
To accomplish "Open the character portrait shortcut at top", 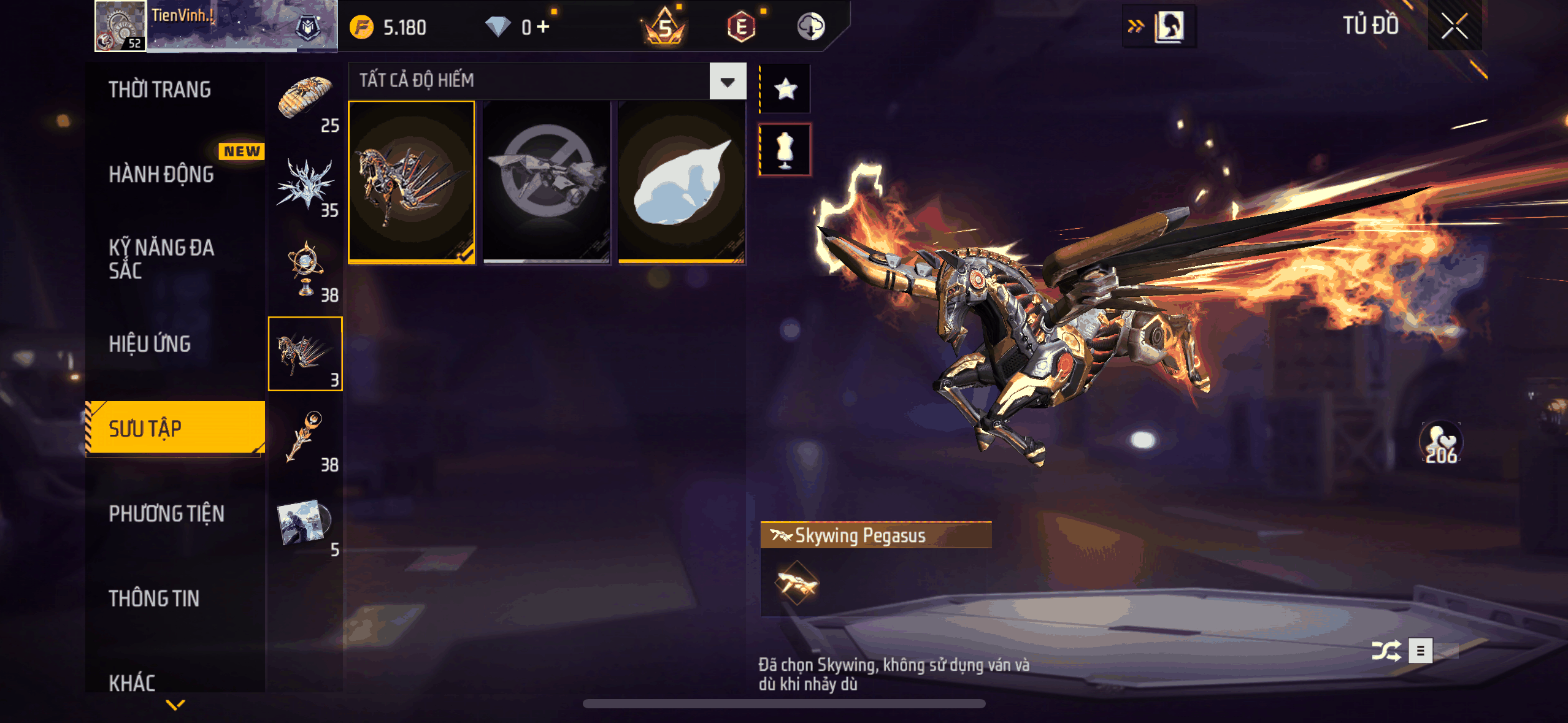I will tap(1169, 26).
